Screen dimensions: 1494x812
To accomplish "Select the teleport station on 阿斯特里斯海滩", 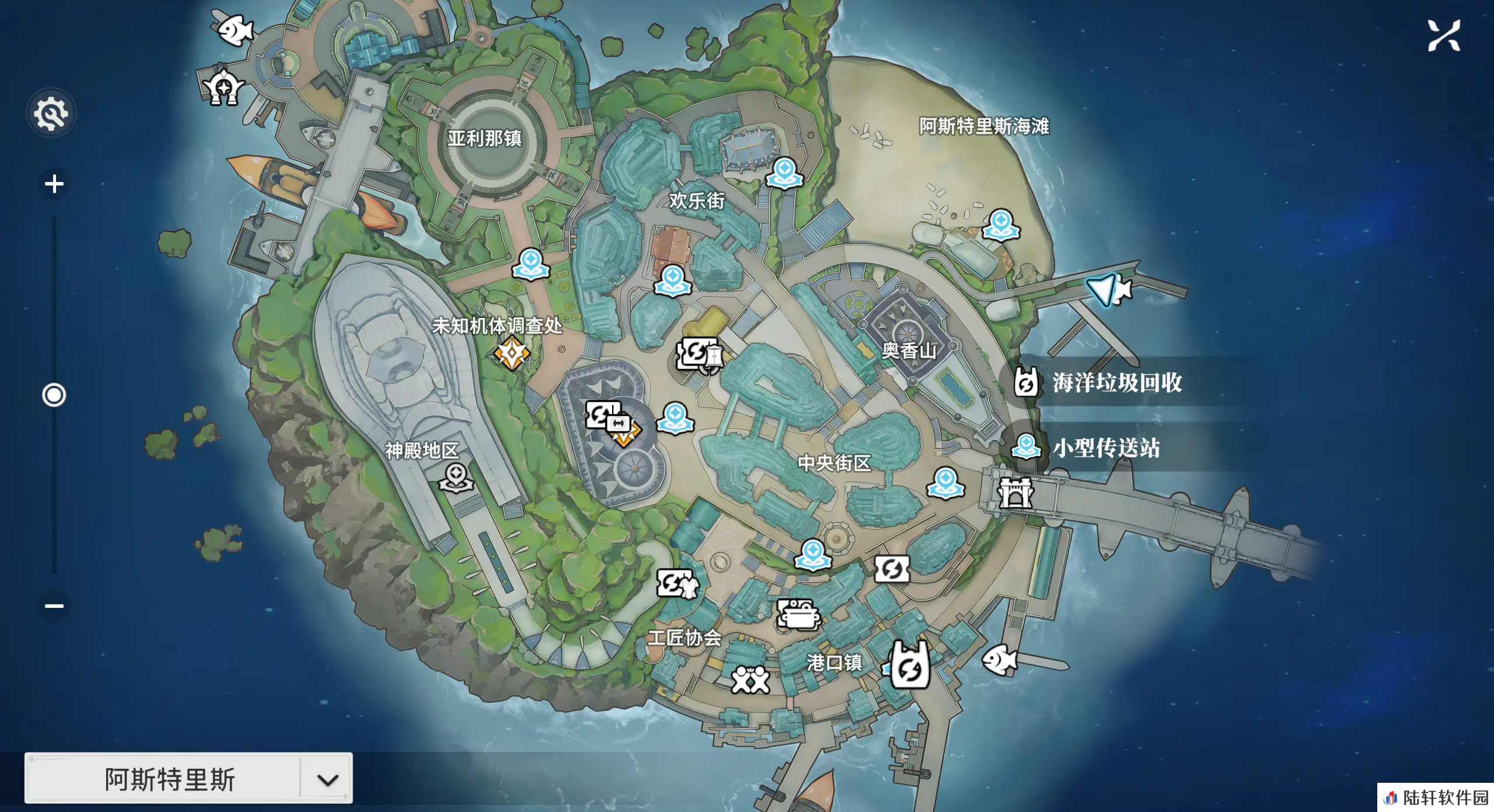I will pyautogui.click(x=1001, y=225).
